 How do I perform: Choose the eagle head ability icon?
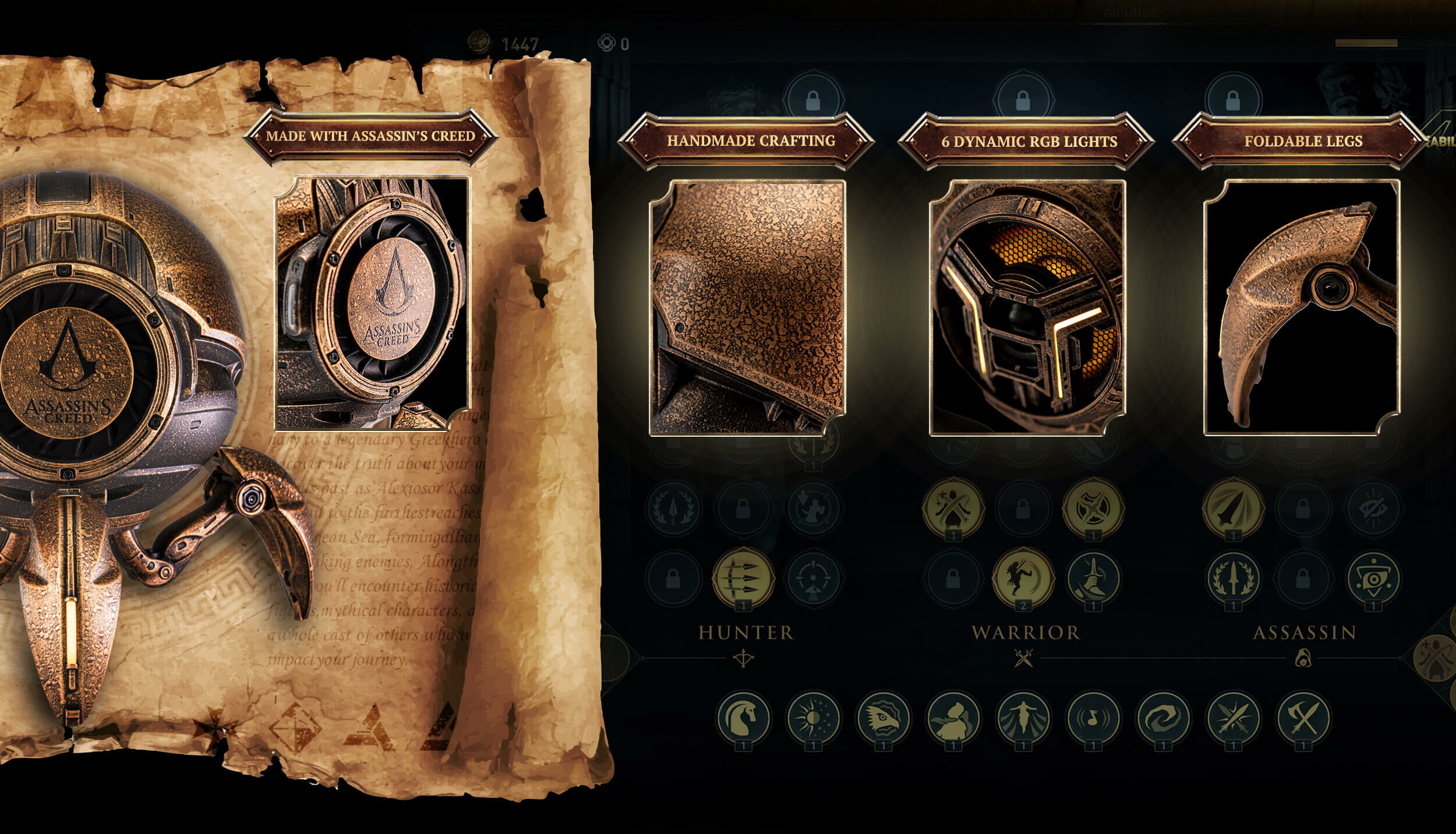click(x=883, y=718)
